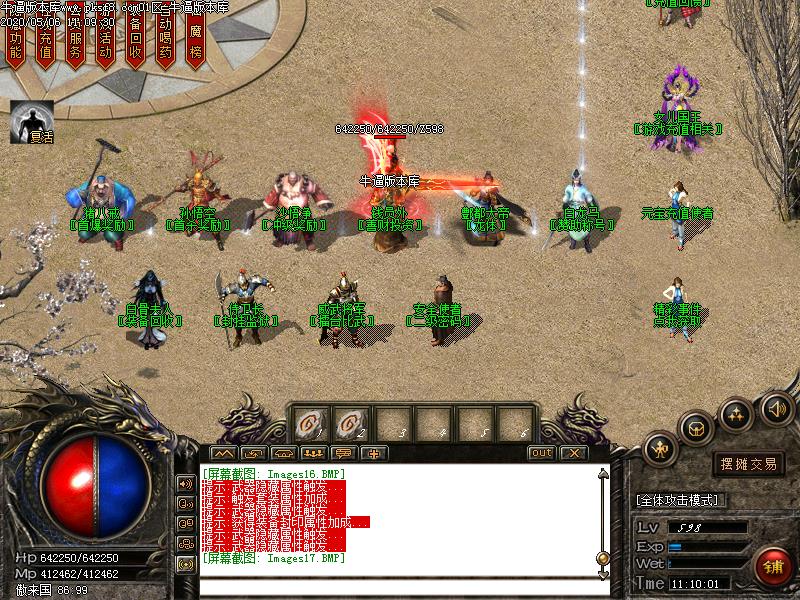
Task: Close the game with the X button
Action: (x=571, y=452)
